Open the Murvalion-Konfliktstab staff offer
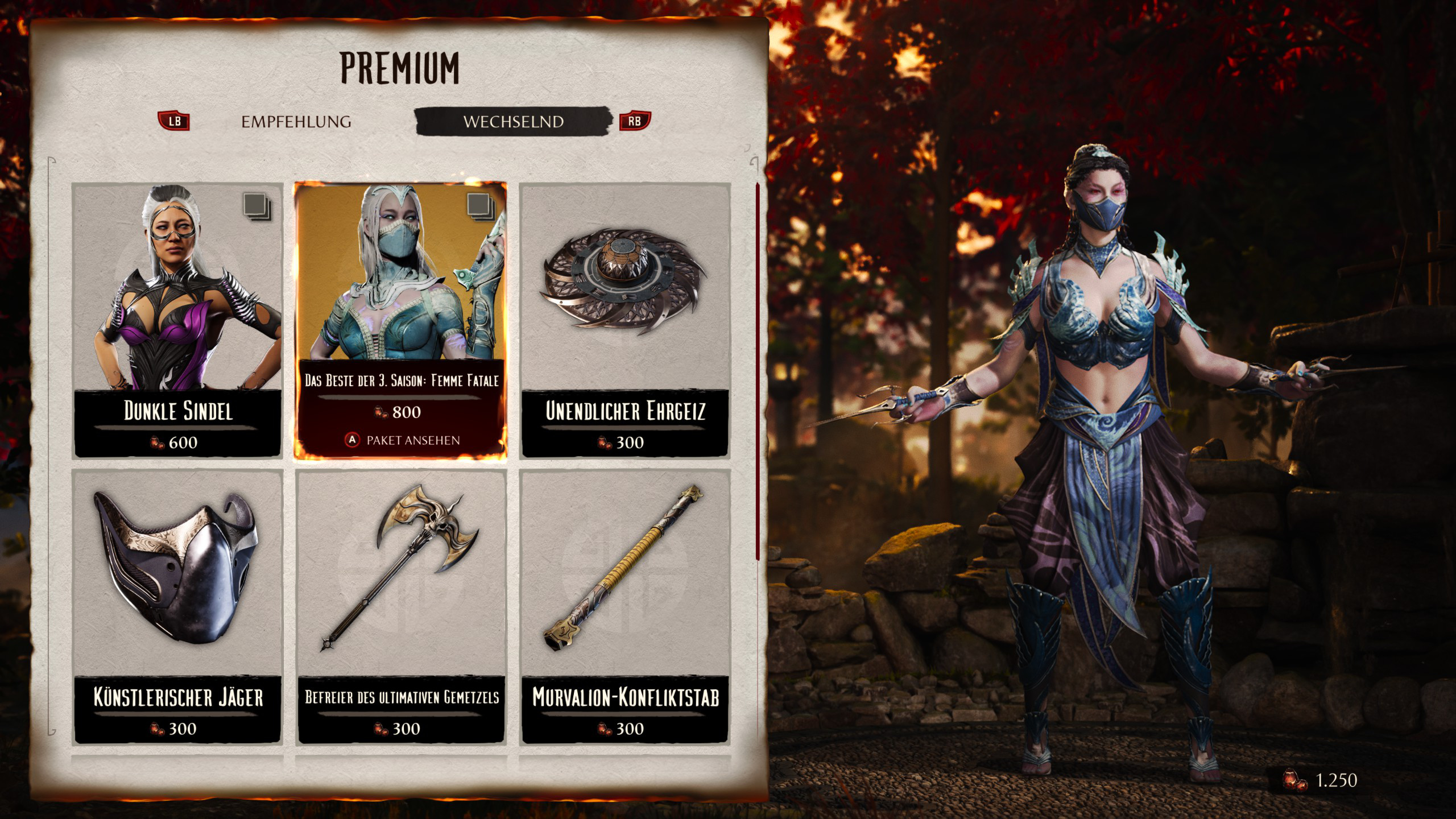This screenshot has width=1456, height=819. pos(624,606)
